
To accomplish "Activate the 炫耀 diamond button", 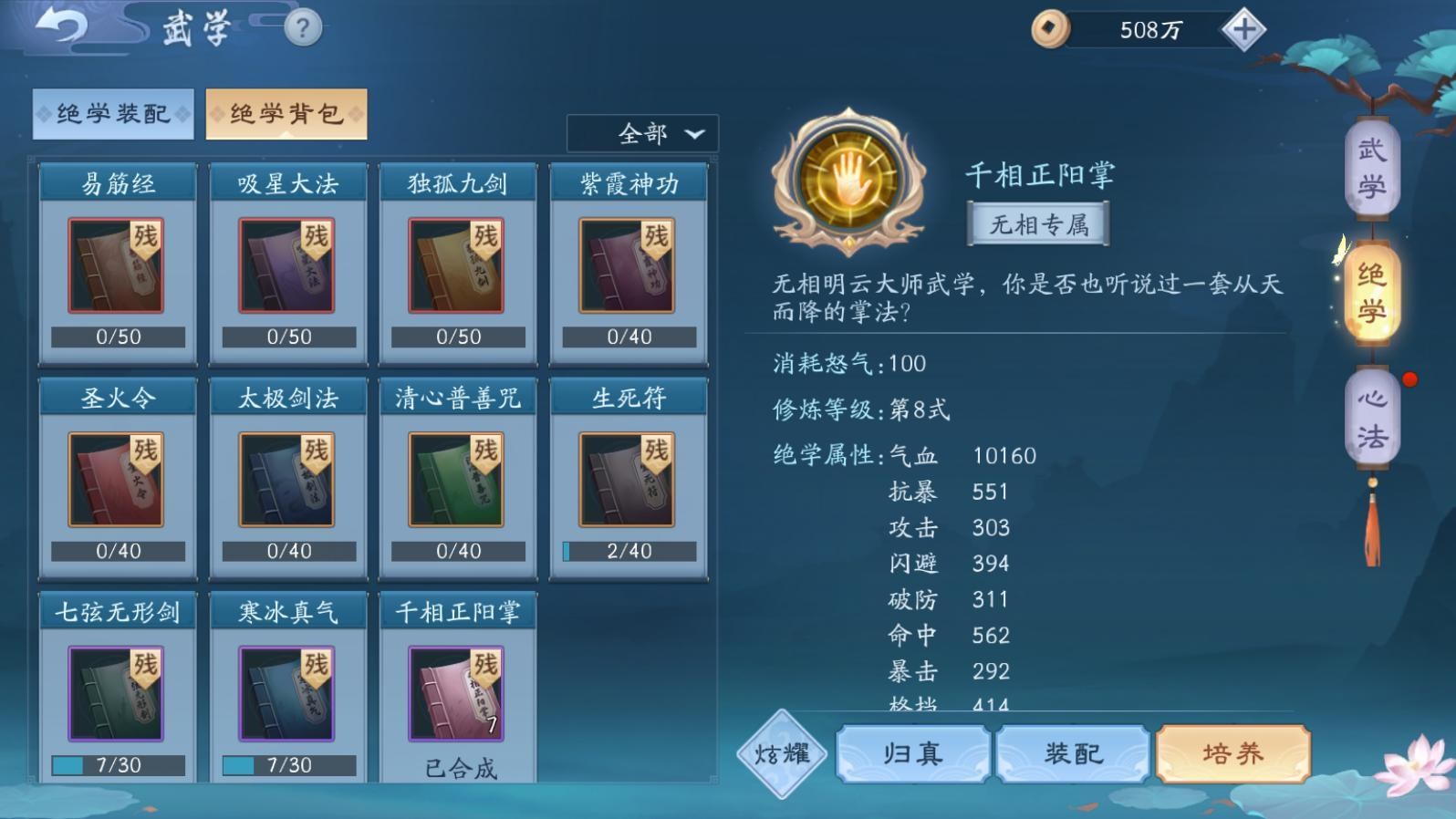I will pos(782,754).
